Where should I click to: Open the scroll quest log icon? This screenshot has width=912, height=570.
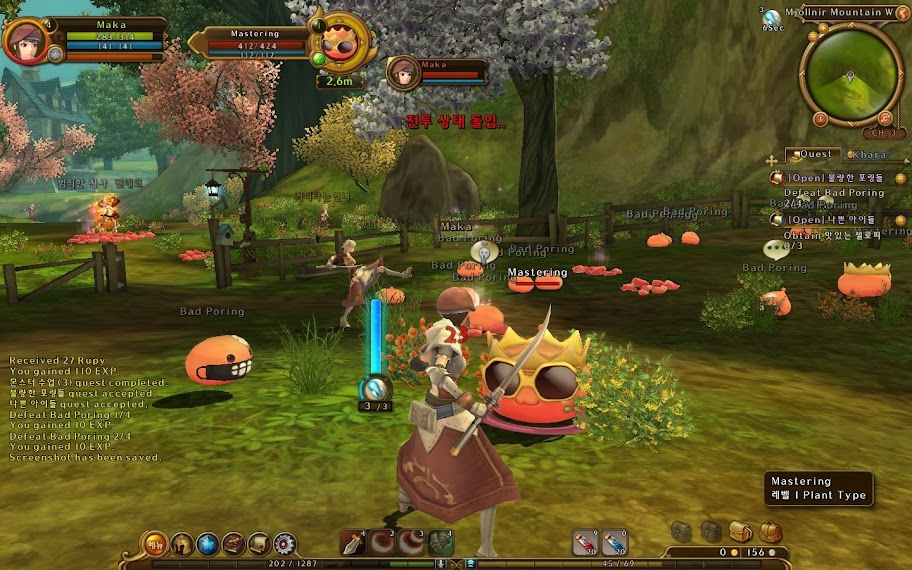click(259, 544)
